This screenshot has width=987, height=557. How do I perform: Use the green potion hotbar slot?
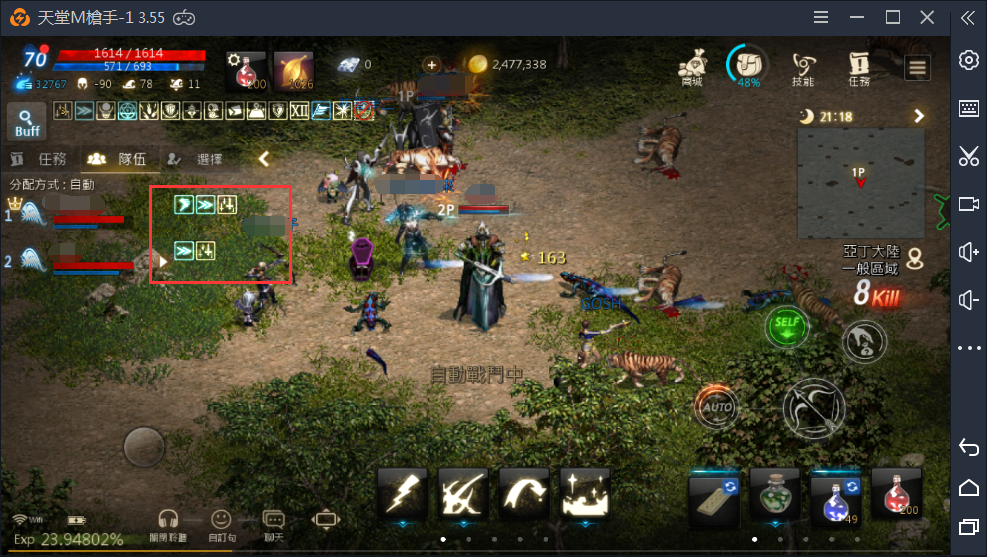(775, 495)
